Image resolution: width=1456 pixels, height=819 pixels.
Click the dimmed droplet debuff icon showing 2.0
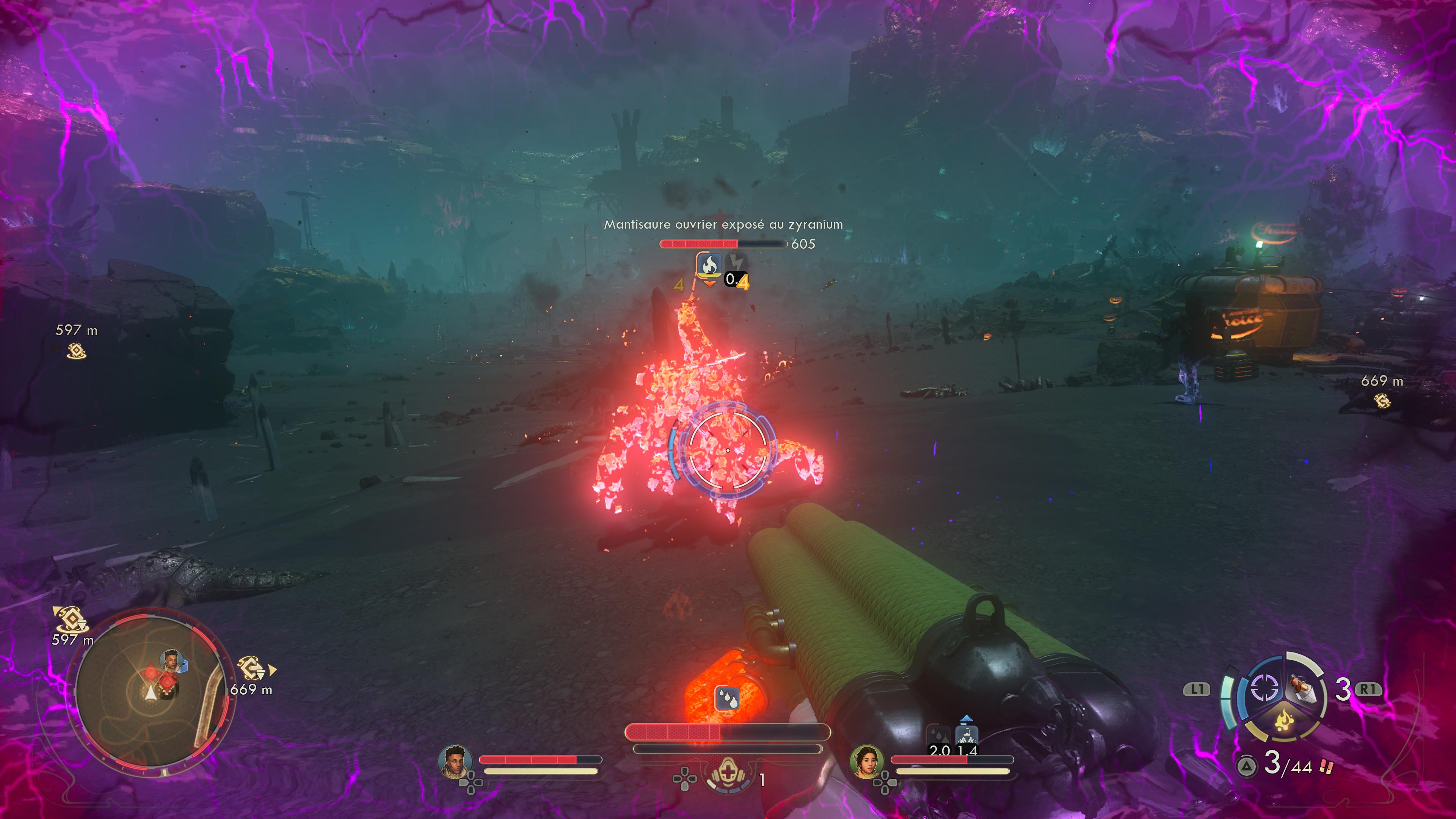[939, 736]
